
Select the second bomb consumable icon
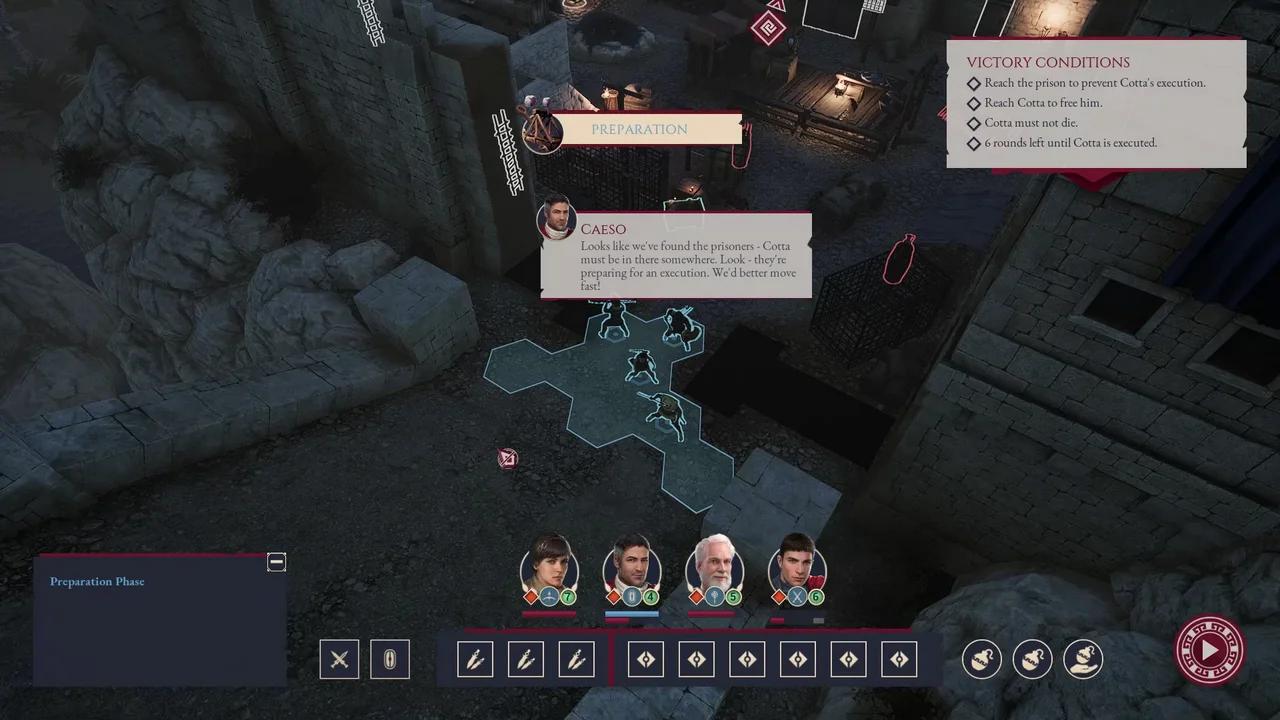(x=1032, y=659)
